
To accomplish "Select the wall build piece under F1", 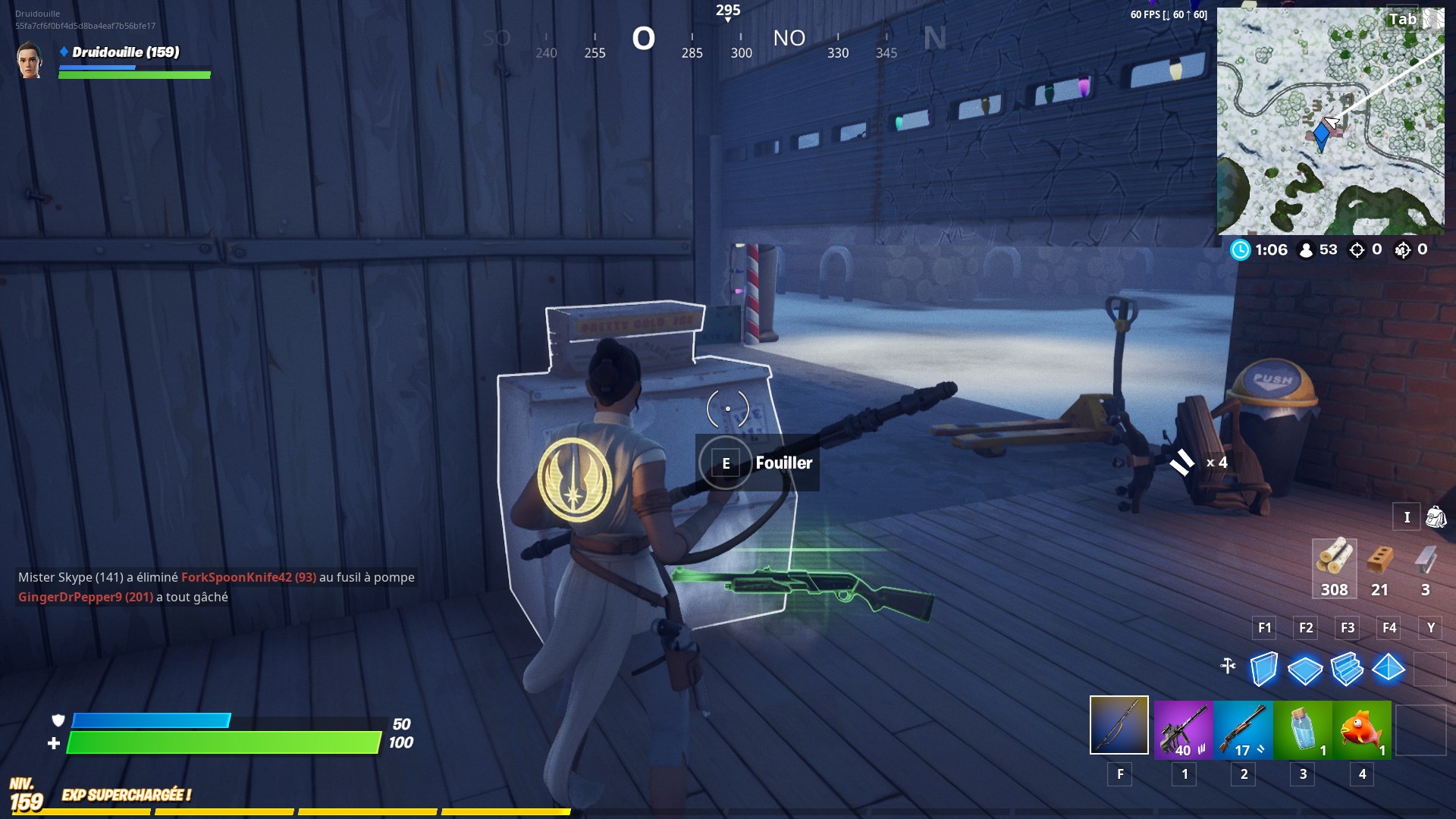I will coord(1264,670).
